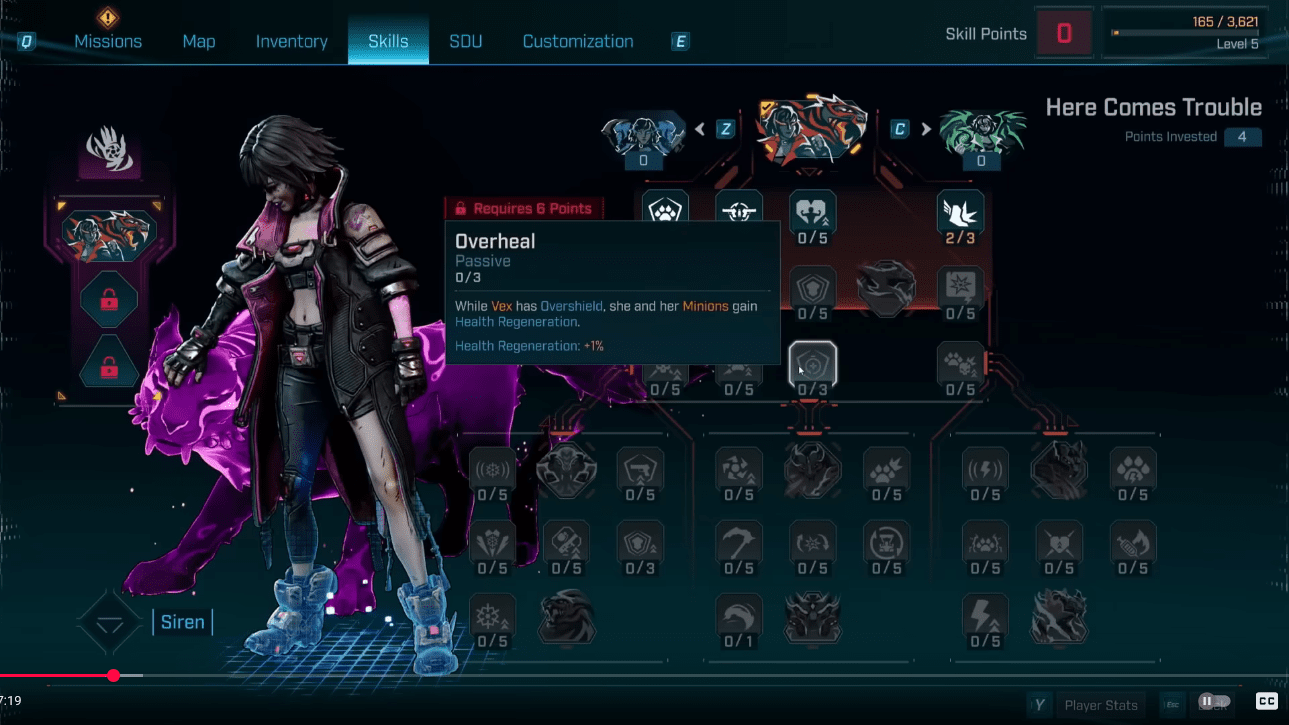Viewport: 1289px width, 725px height.
Task: Switch to the Map tab
Action: [198, 41]
